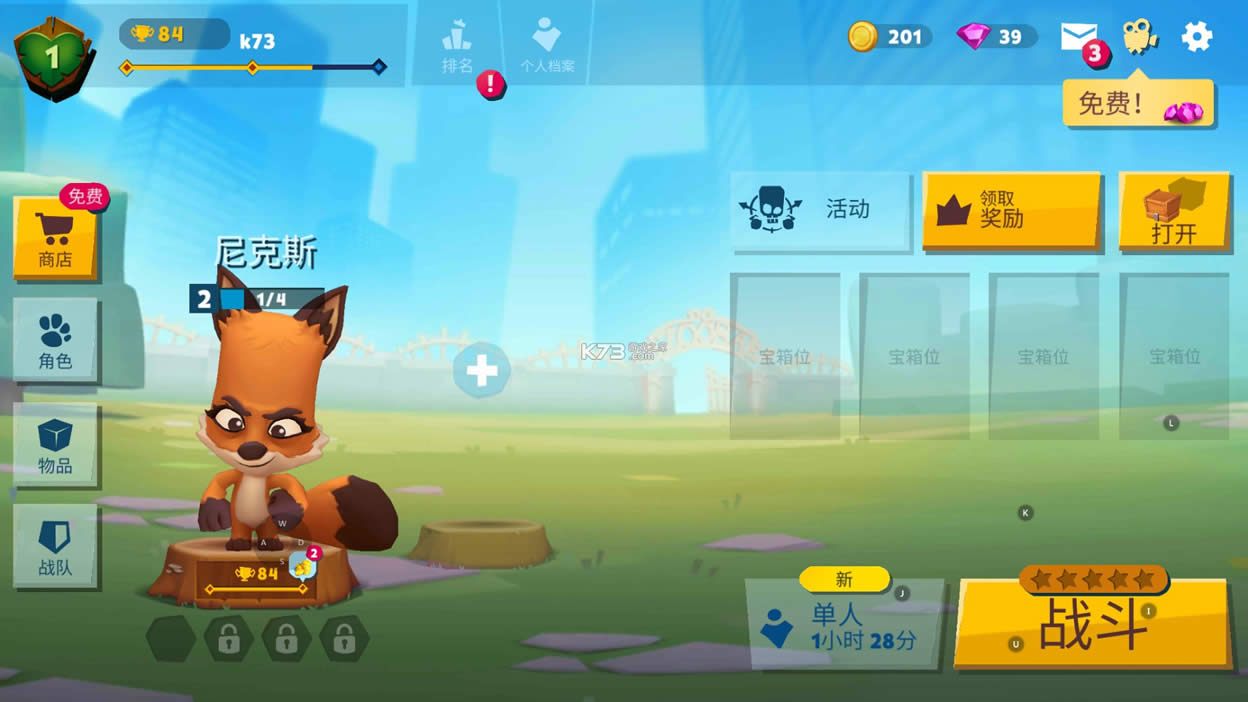The width and height of the screenshot is (1248, 702).
Task: Open the mailbox envelope icon
Action: click(x=1078, y=37)
